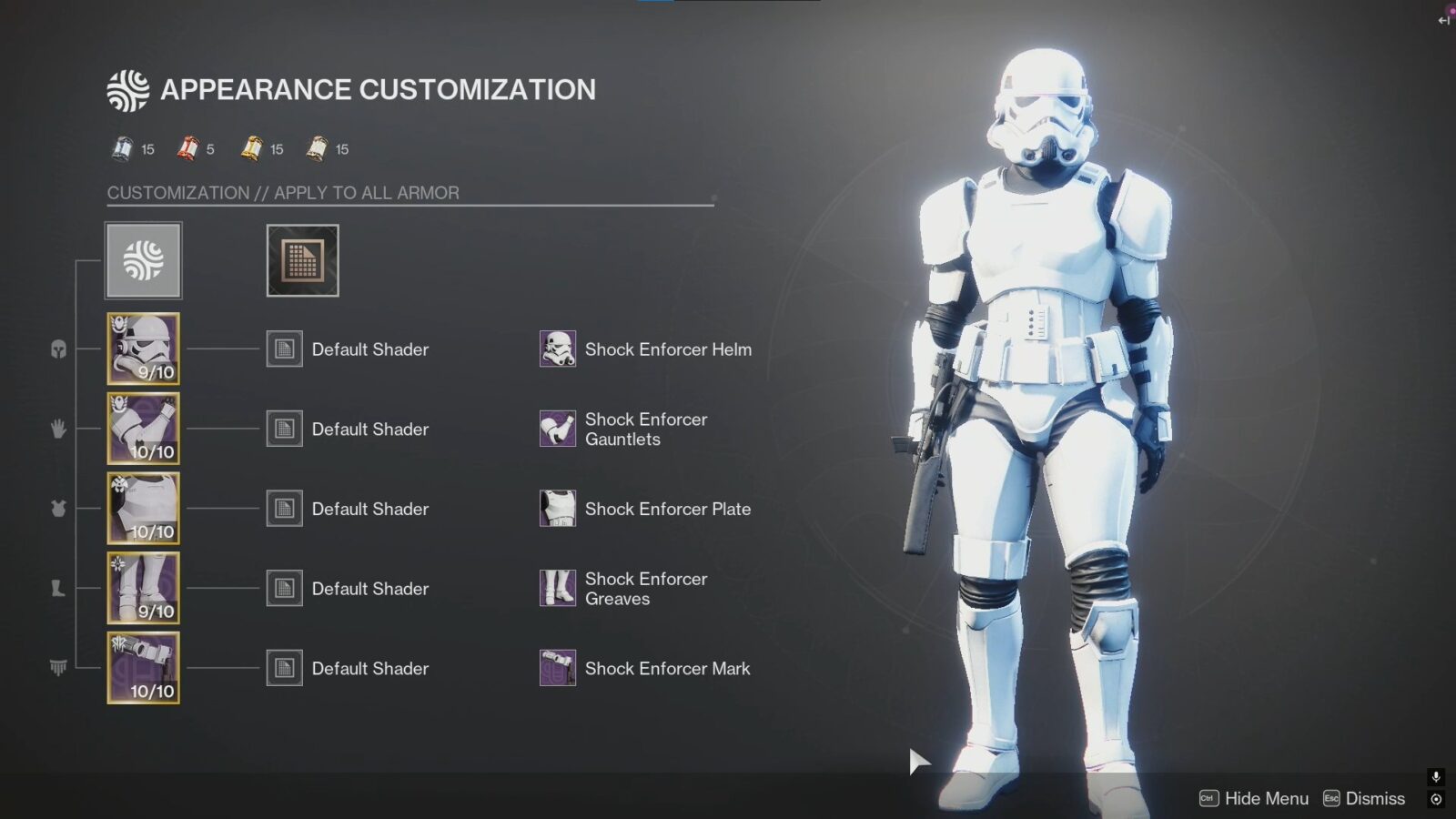Click the Shock Enforcer Mark ornament slot
Viewport: 1456px width, 819px height.
[x=558, y=667]
